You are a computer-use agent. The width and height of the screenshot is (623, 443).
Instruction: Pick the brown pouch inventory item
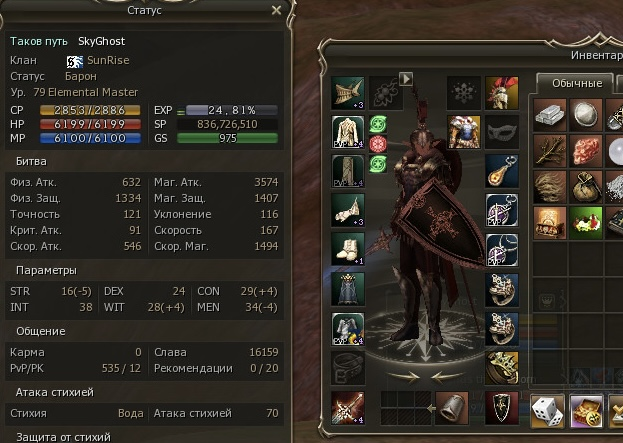pyautogui.click(x=585, y=185)
